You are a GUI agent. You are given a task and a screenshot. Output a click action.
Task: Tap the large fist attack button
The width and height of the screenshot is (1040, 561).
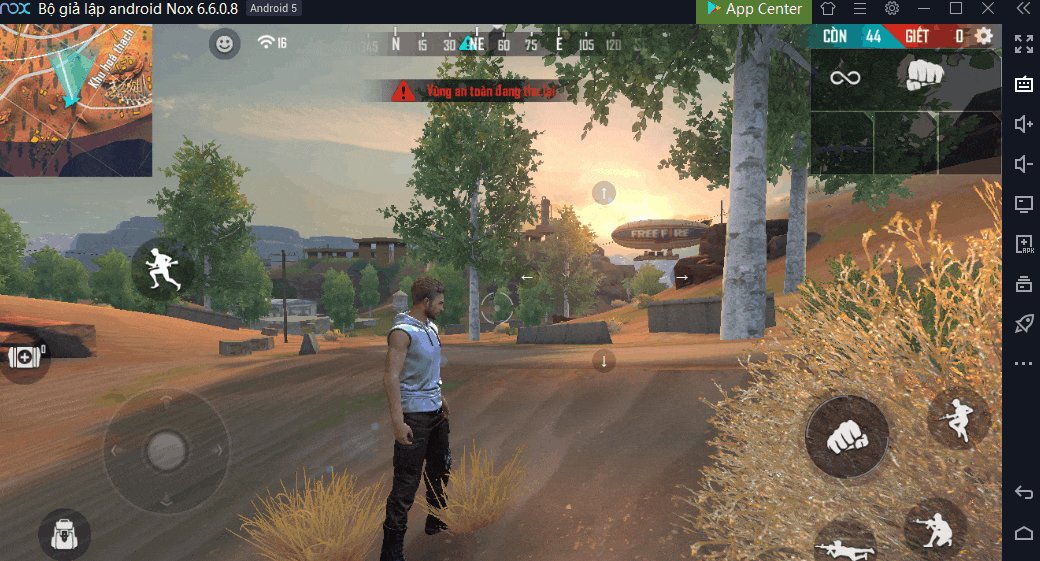click(x=847, y=436)
